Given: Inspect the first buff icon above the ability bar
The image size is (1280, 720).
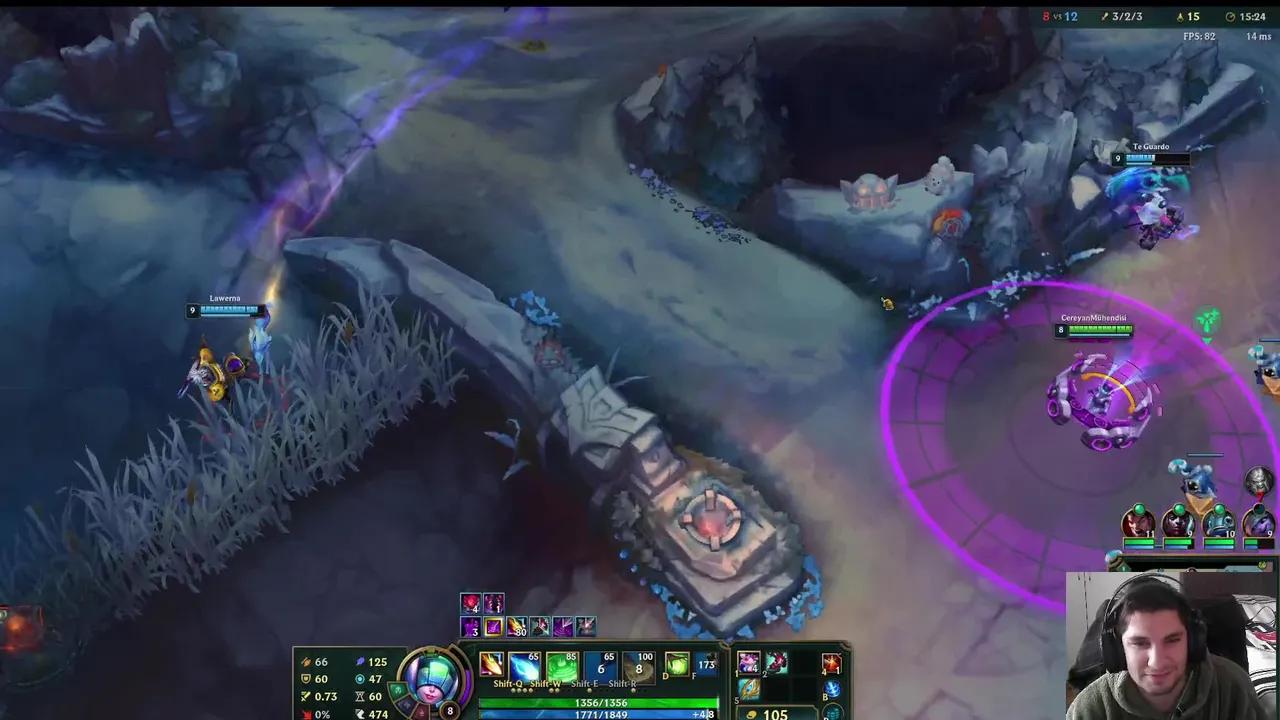Looking at the screenshot, I should [469, 602].
